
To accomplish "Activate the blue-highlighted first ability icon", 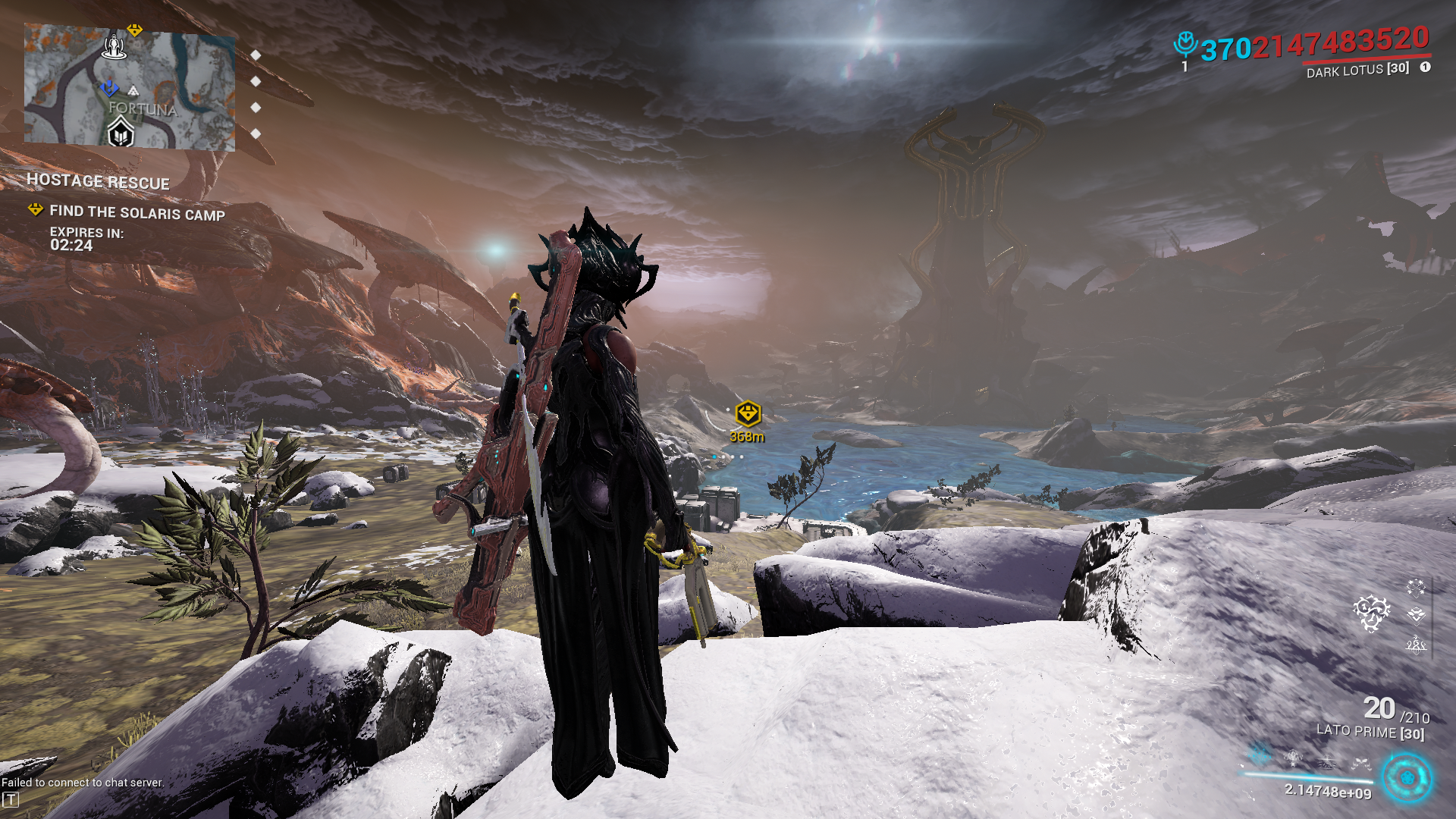I will click(1260, 755).
